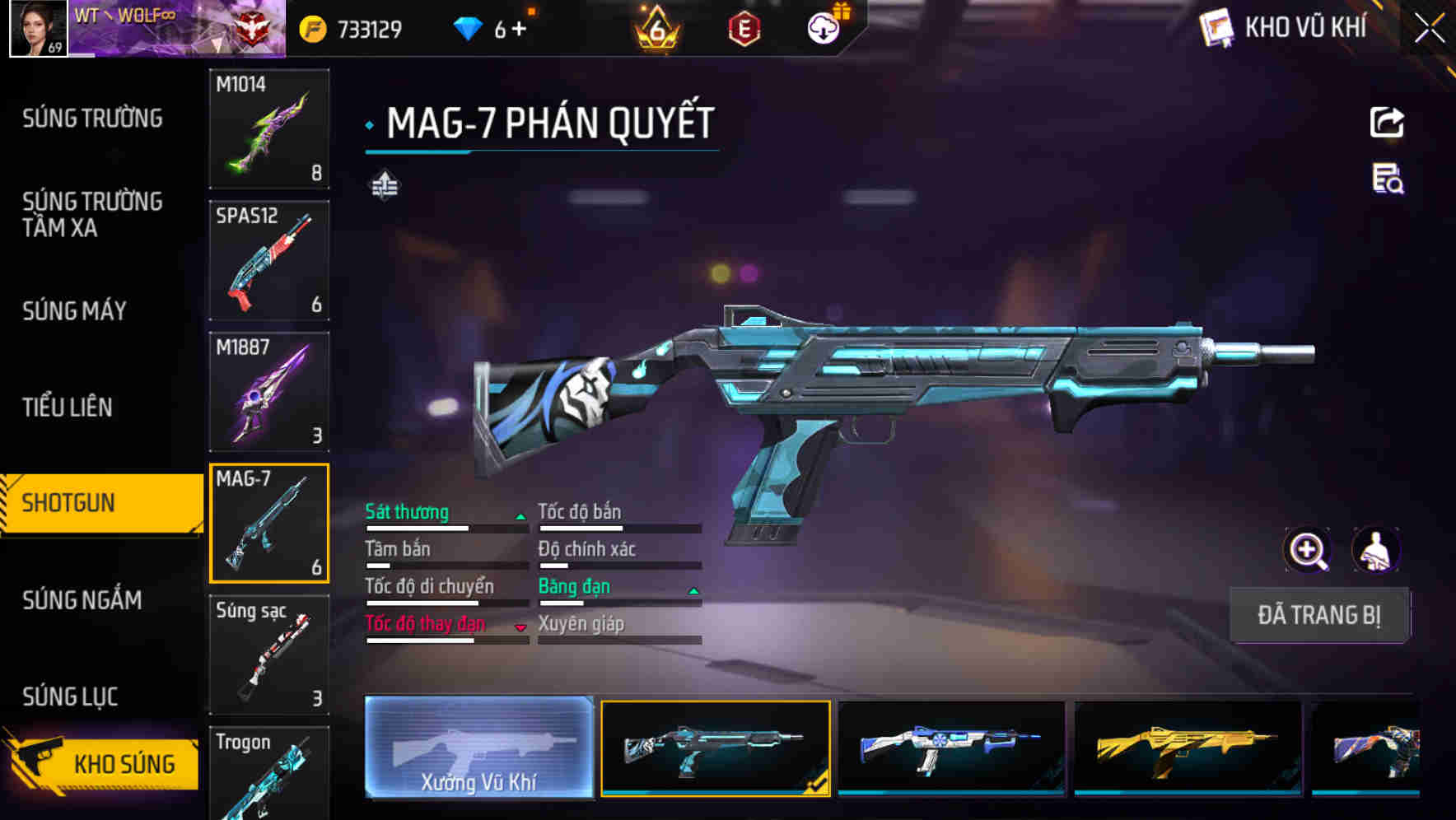Open the Xưởng Vũ Khí workshop tile
Viewport: 1456px width, 820px height.
click(x=478, y=748)
